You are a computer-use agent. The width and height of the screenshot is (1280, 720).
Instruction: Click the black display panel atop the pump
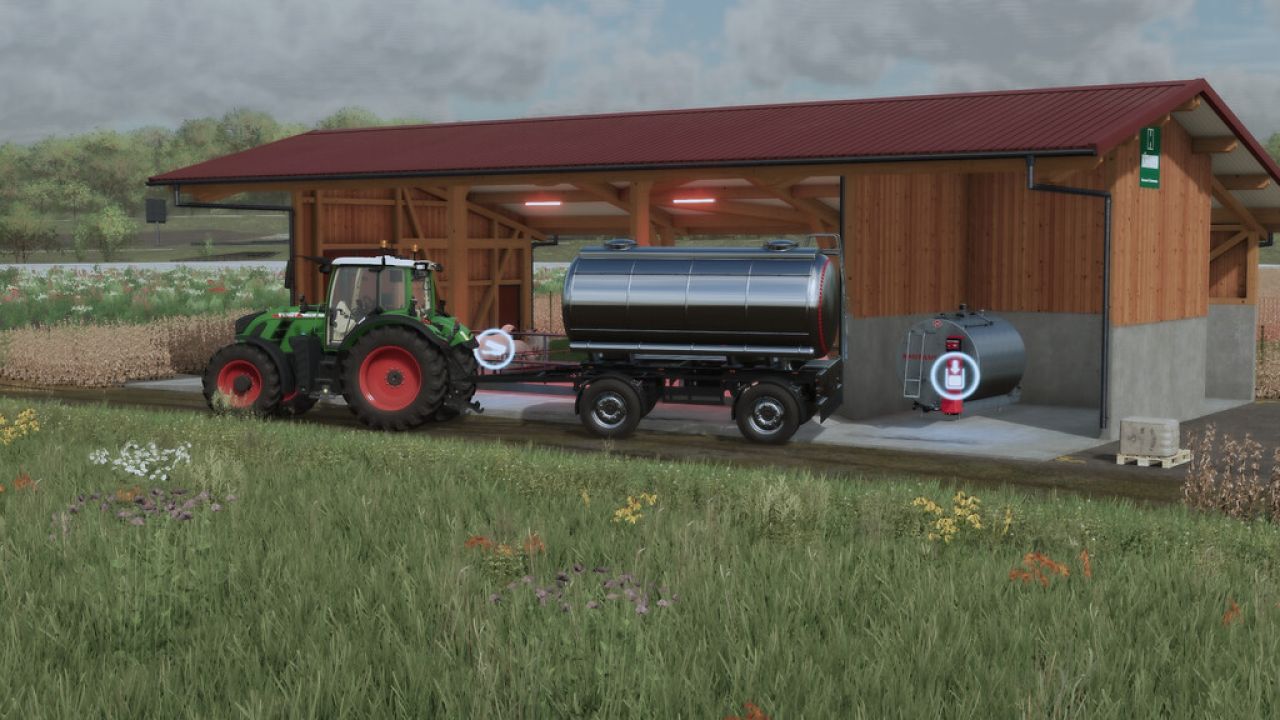pos(953,343)
